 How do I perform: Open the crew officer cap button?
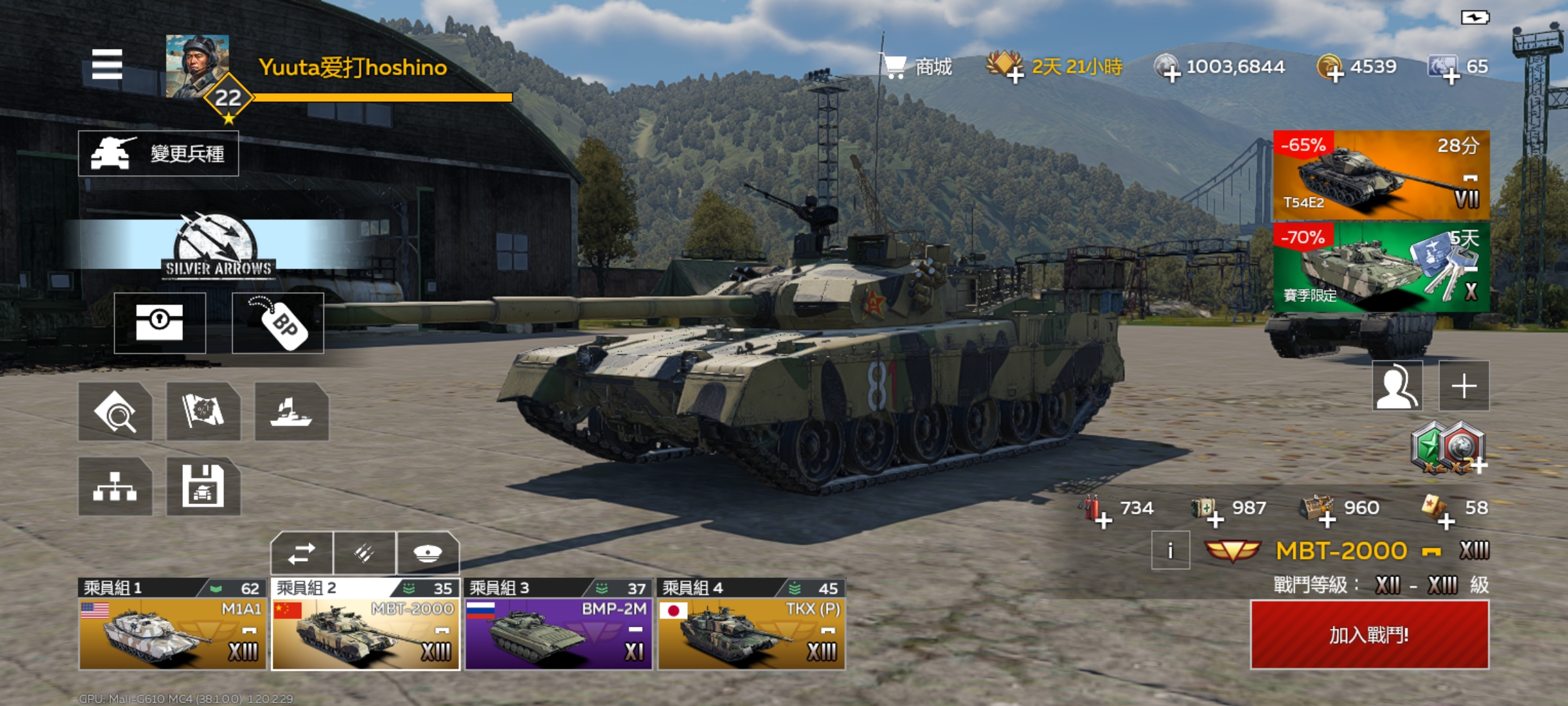428,554
